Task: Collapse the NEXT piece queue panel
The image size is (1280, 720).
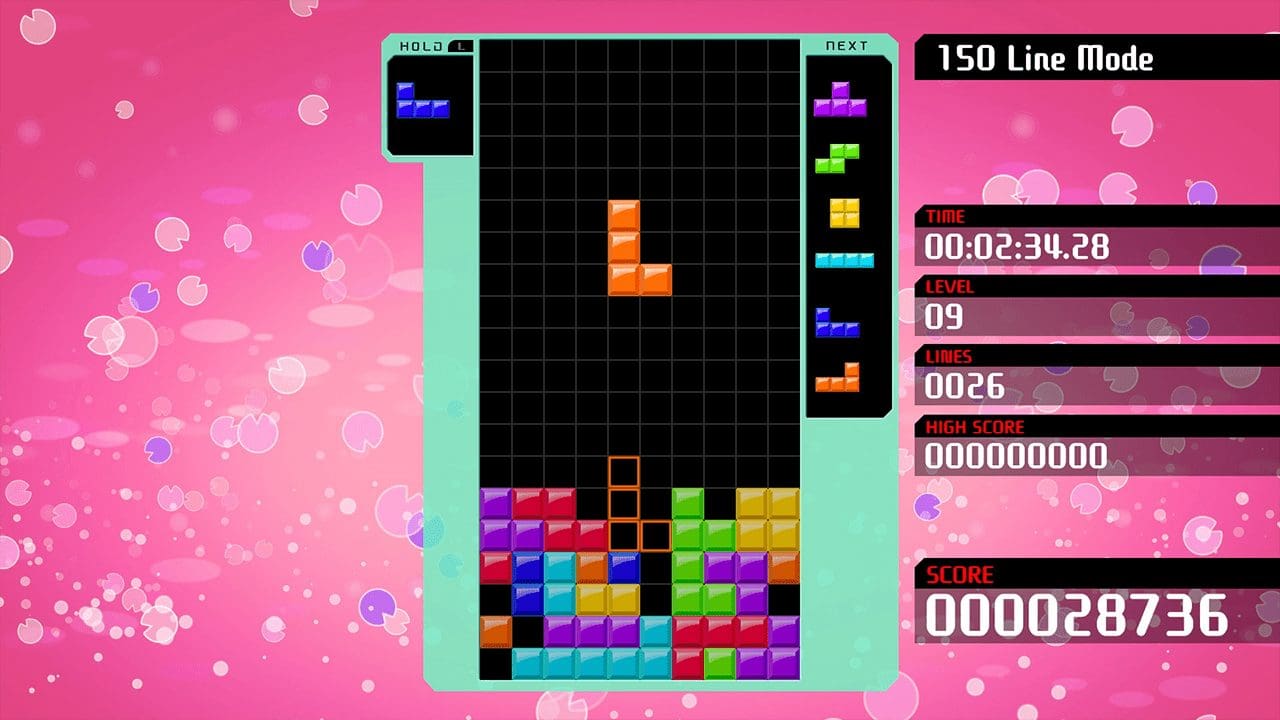Action: pyautogui.click(x=845, y=45)
